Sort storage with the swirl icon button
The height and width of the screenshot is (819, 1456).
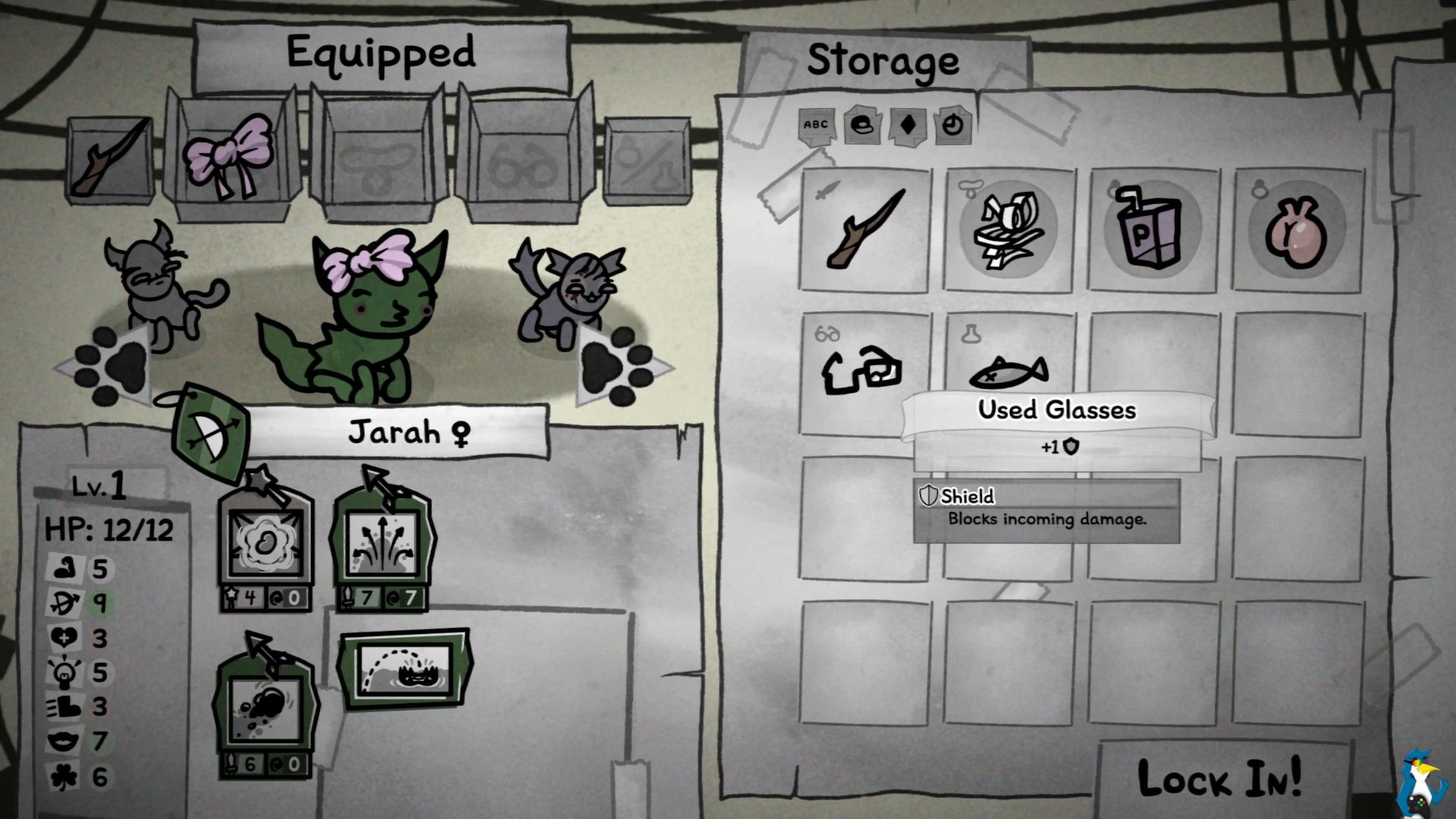point(862,124)
